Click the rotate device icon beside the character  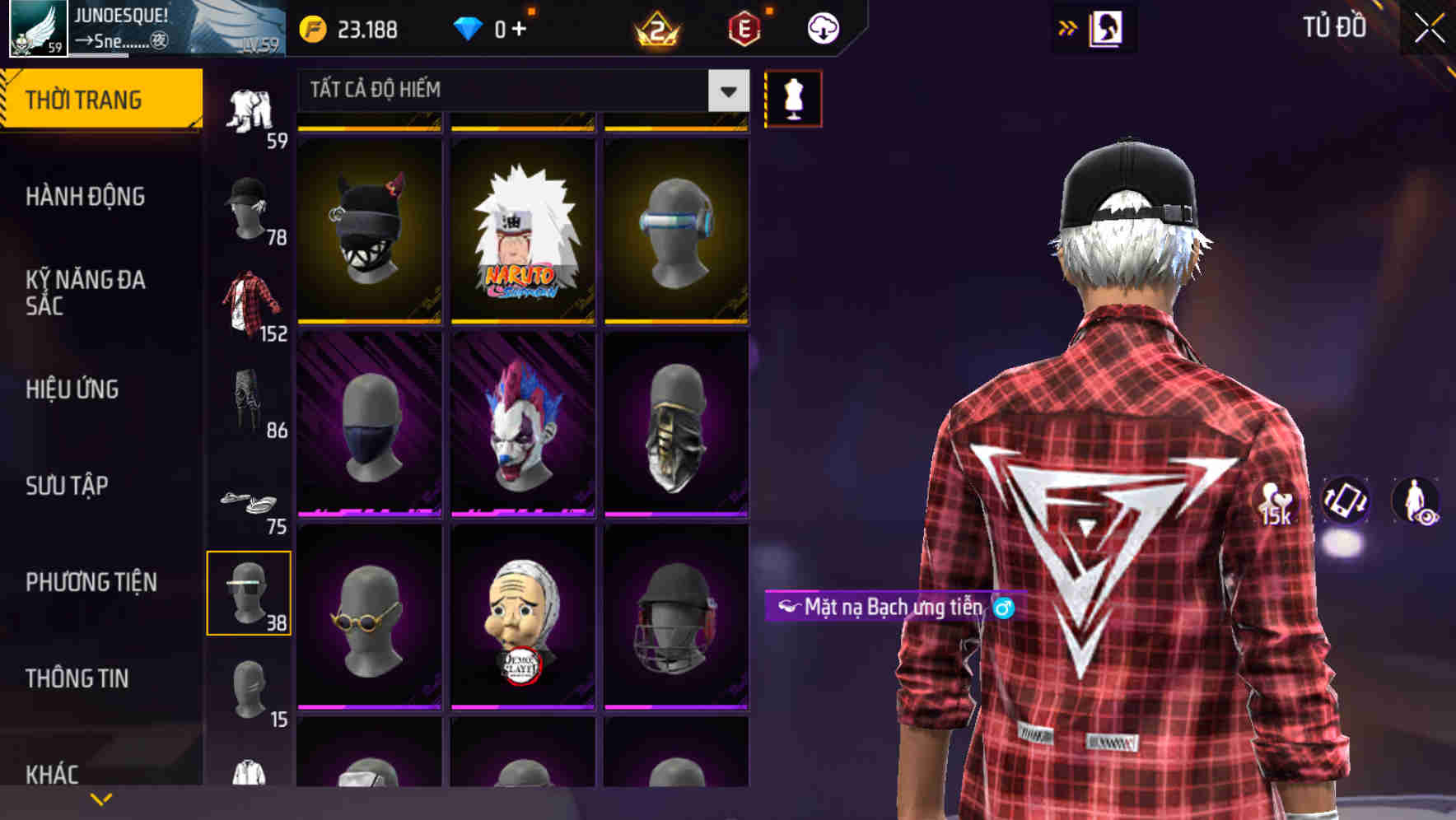[1349, 503]
